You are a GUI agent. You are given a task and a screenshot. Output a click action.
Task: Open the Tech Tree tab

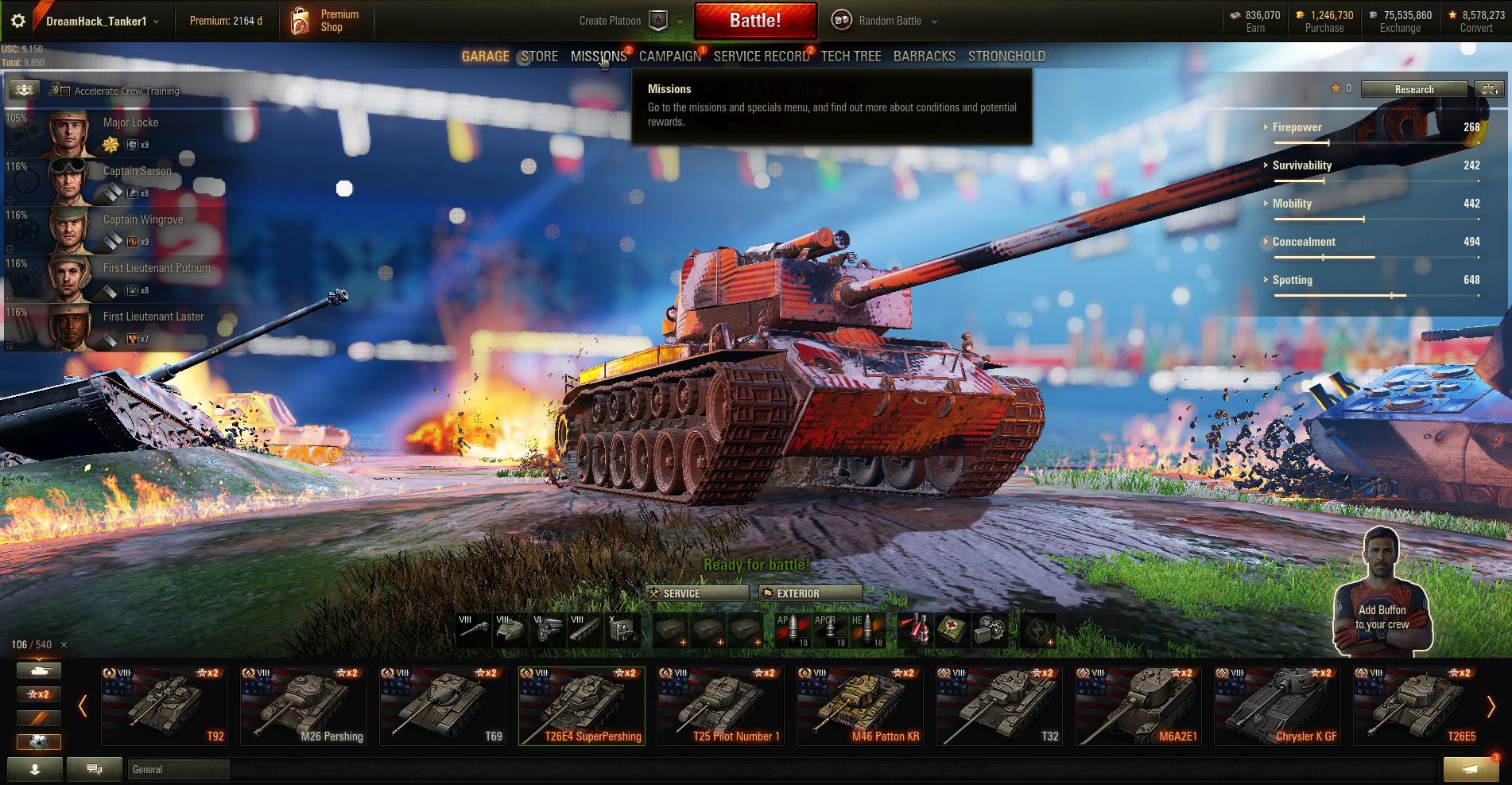pos(851,56)
